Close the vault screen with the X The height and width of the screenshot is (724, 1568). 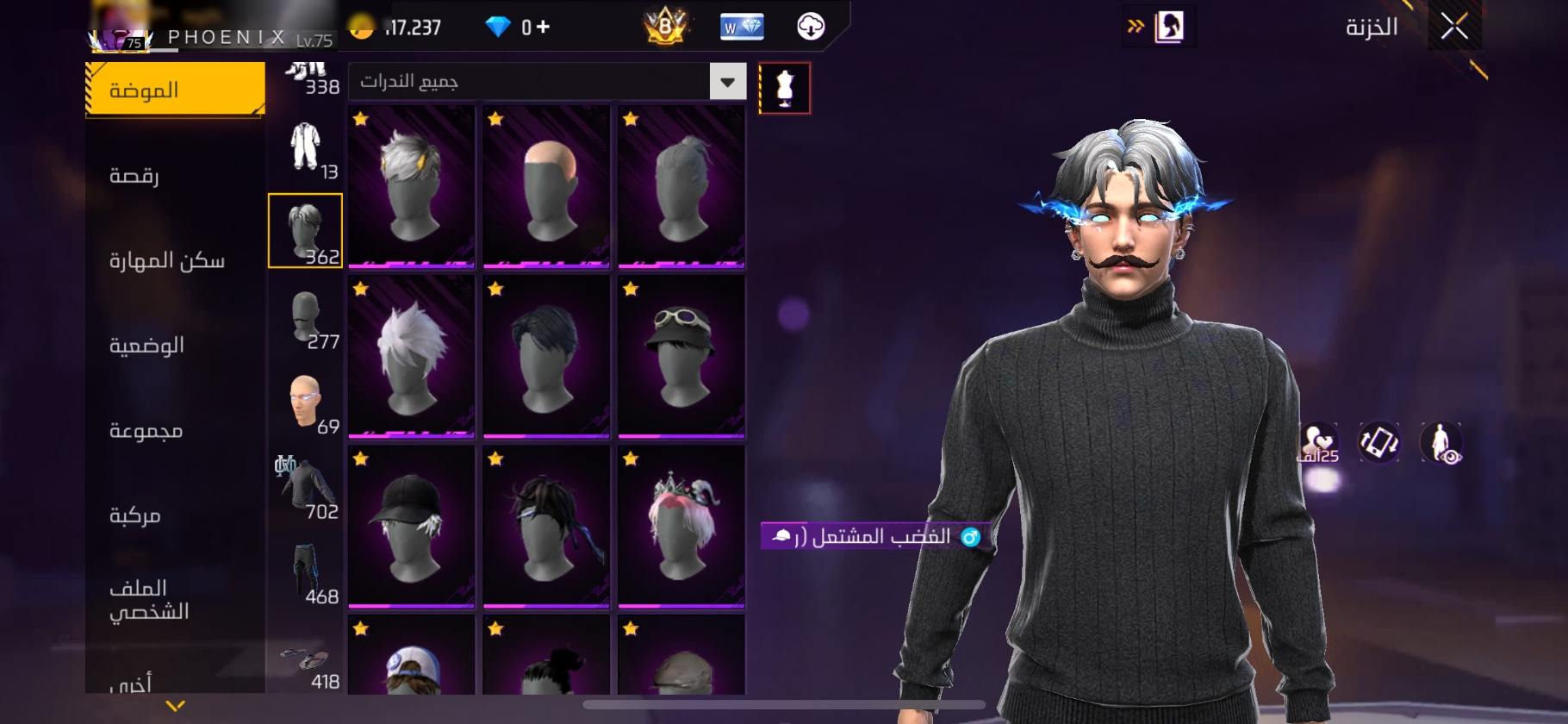1454,28
